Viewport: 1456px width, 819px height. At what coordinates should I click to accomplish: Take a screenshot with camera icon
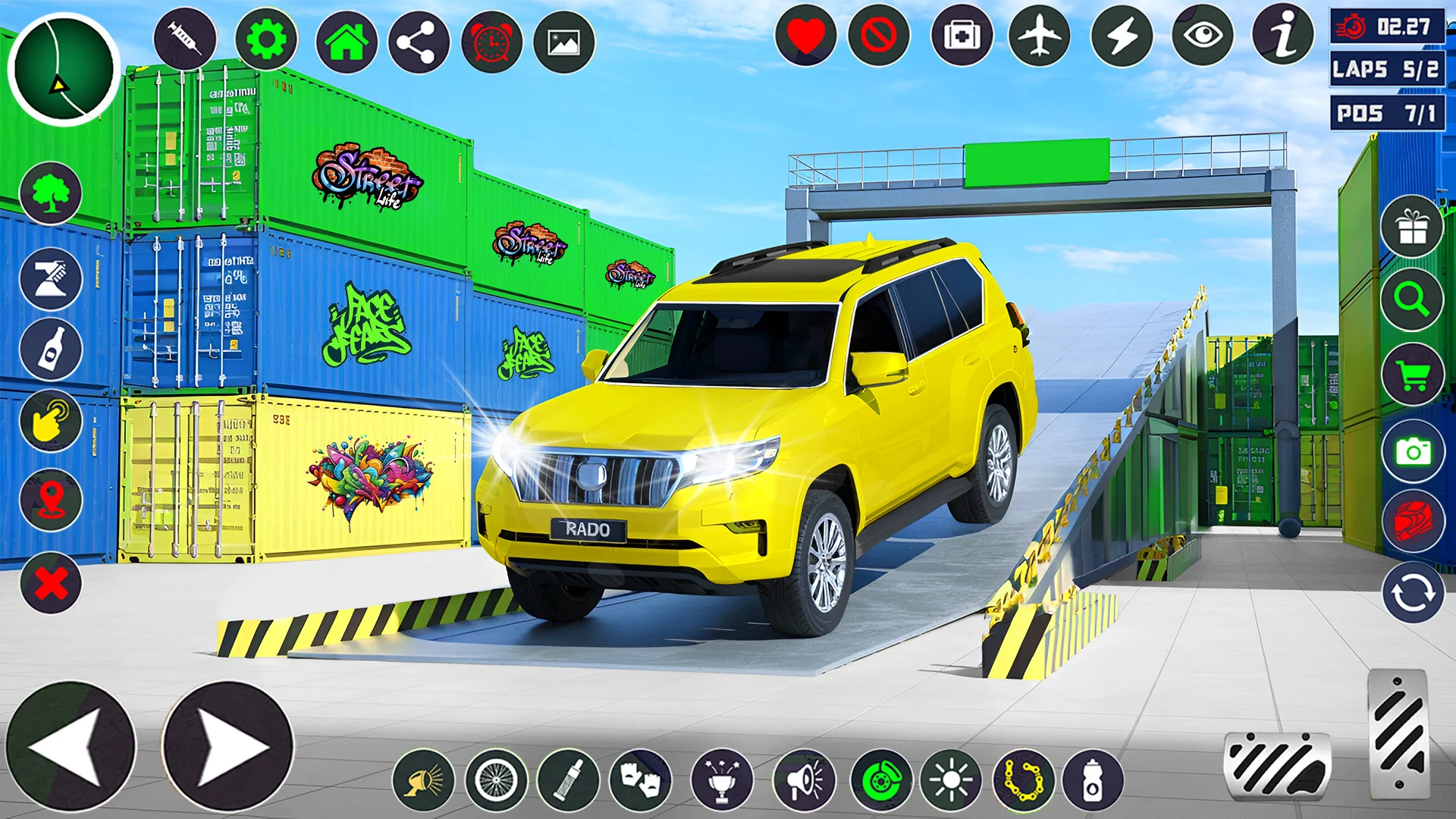[1412, 452]
